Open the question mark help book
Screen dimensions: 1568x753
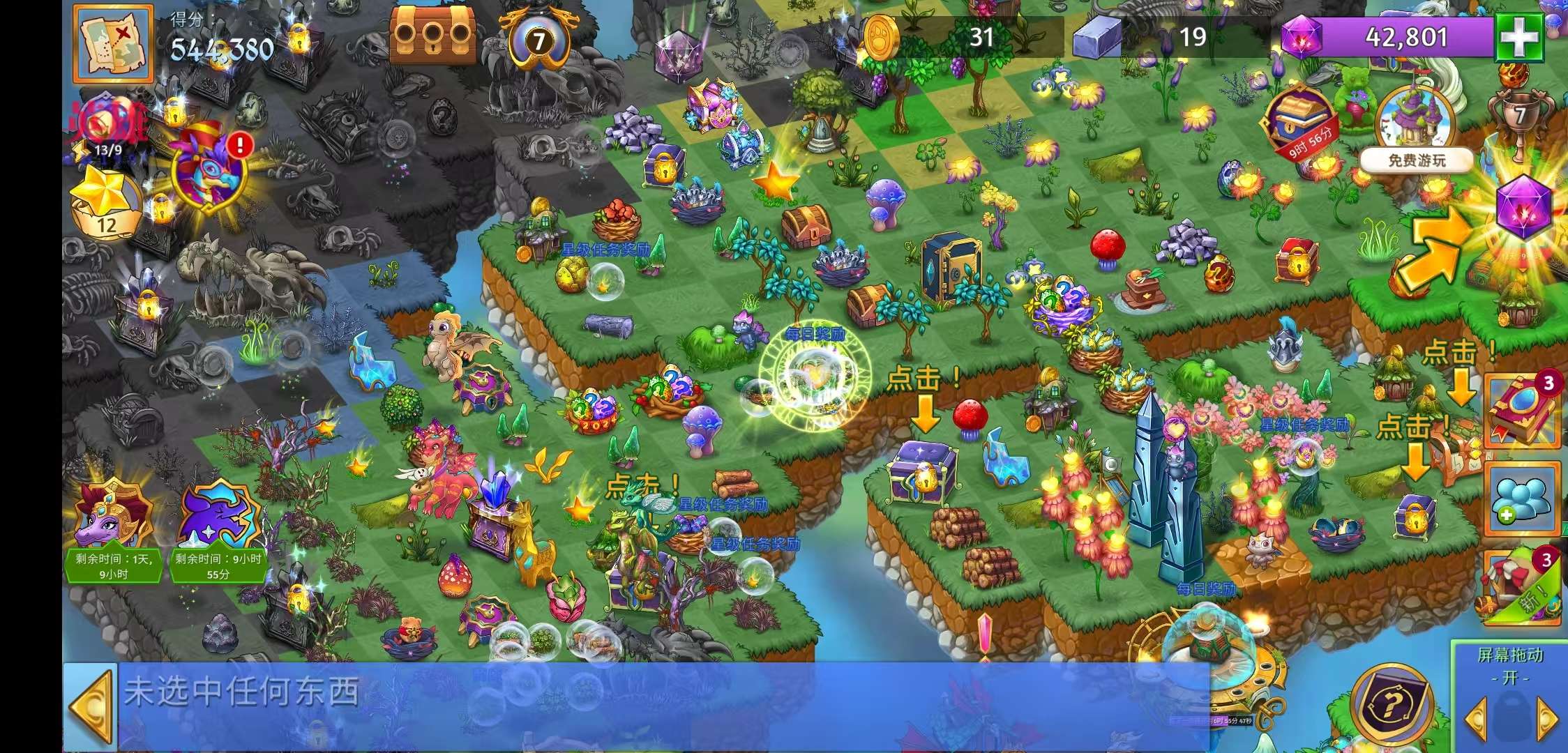click(x=1390, y=706)
